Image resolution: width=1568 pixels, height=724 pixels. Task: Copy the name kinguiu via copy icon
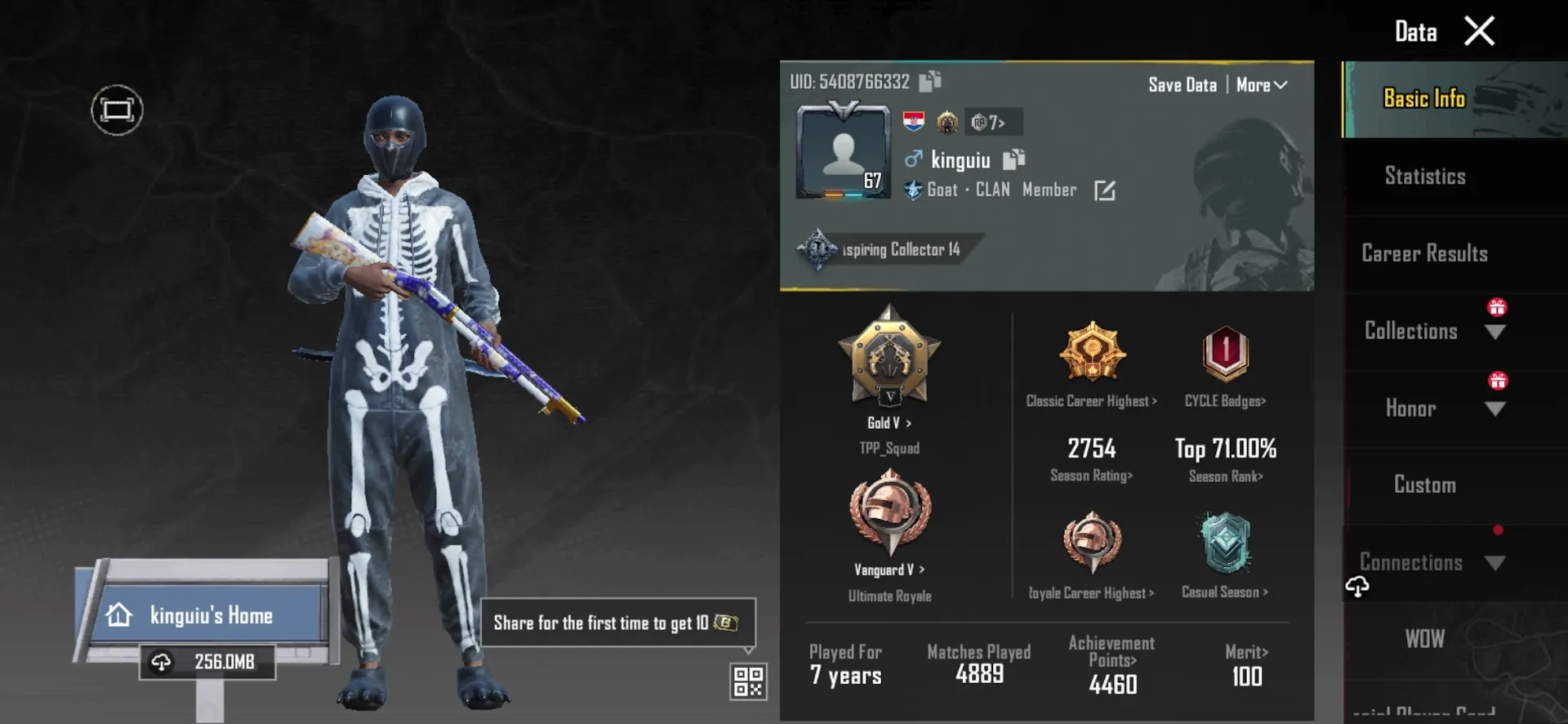pyautogui.click(x=1013, y=160)
